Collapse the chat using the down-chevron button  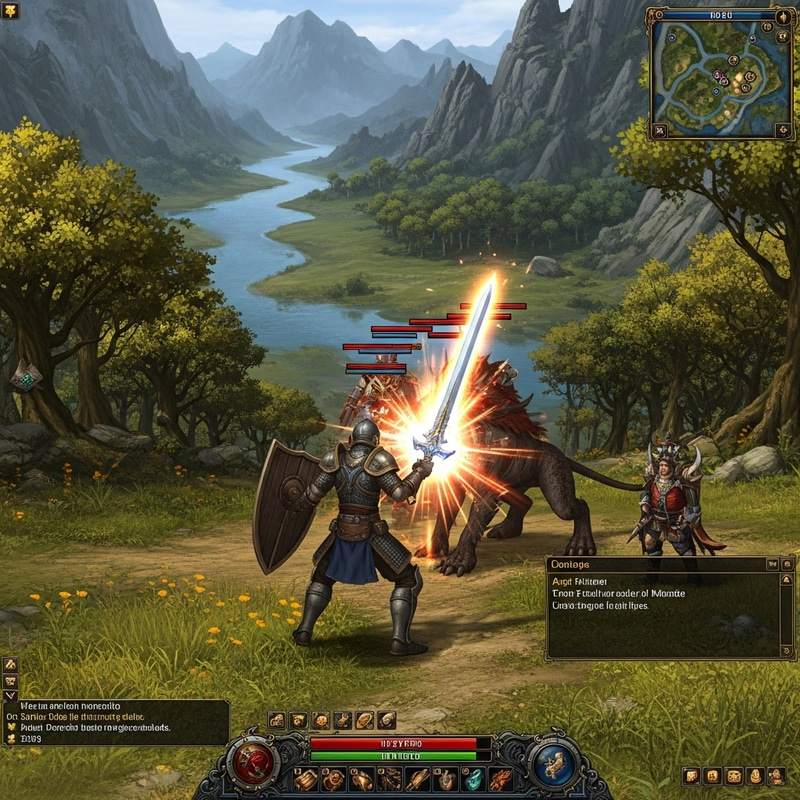10,695
